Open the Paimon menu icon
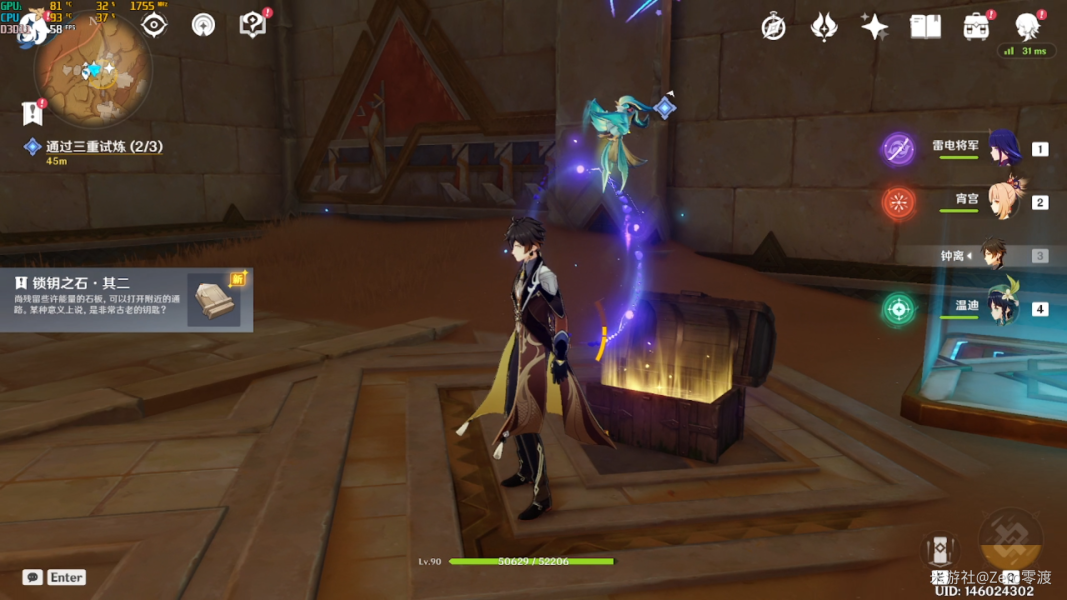Viewport: 1067px width, 600px height. point(34,27)
